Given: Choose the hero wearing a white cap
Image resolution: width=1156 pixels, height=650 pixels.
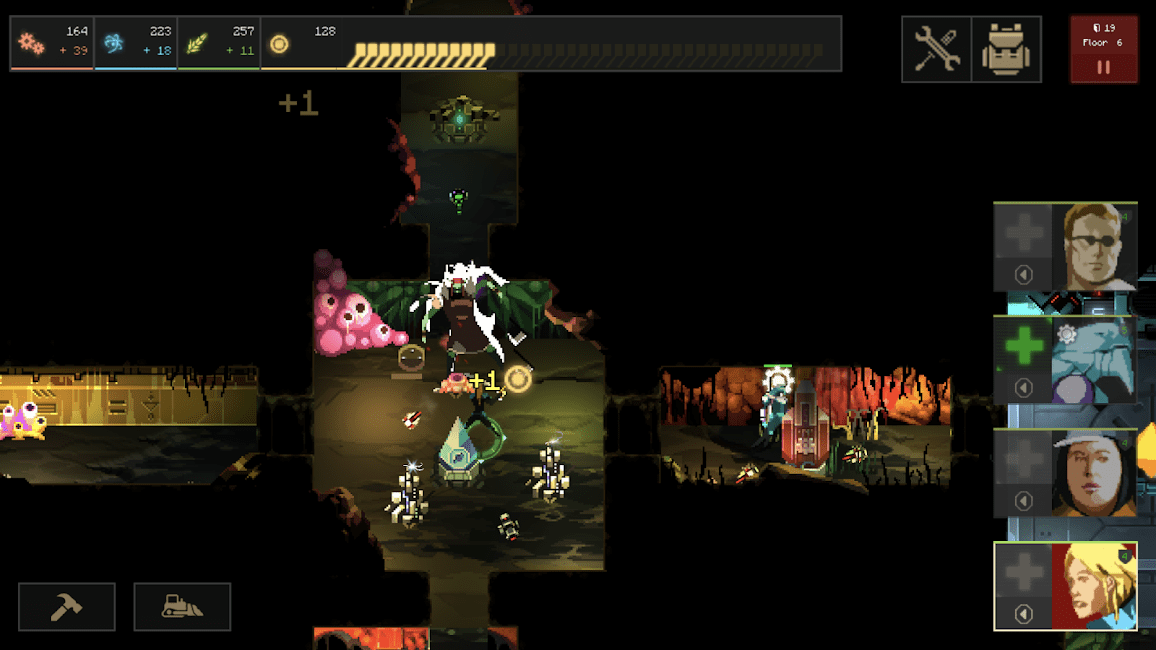Looking at the screenshot, I should pos(1094,473).
